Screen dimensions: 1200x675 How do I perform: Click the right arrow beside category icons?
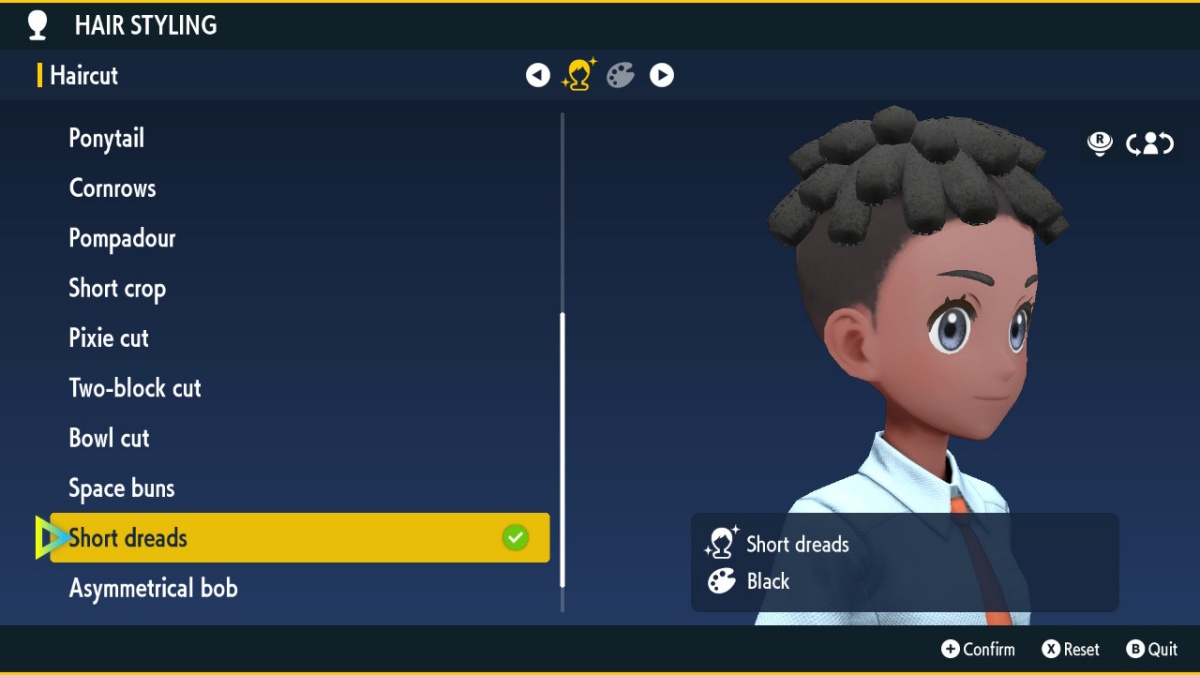coord(662,75)
